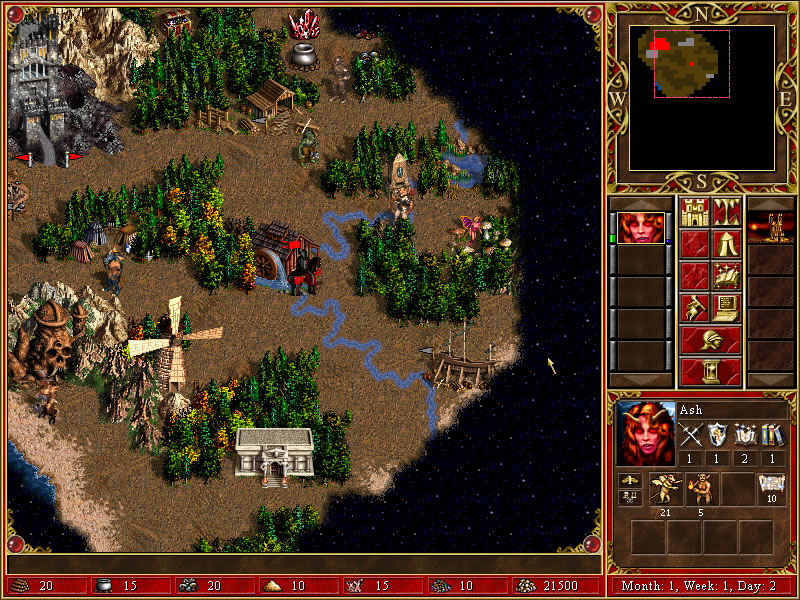Click the tent sleep/wake hero button
The width and height of the screenshot is (800, 600).
726,243
